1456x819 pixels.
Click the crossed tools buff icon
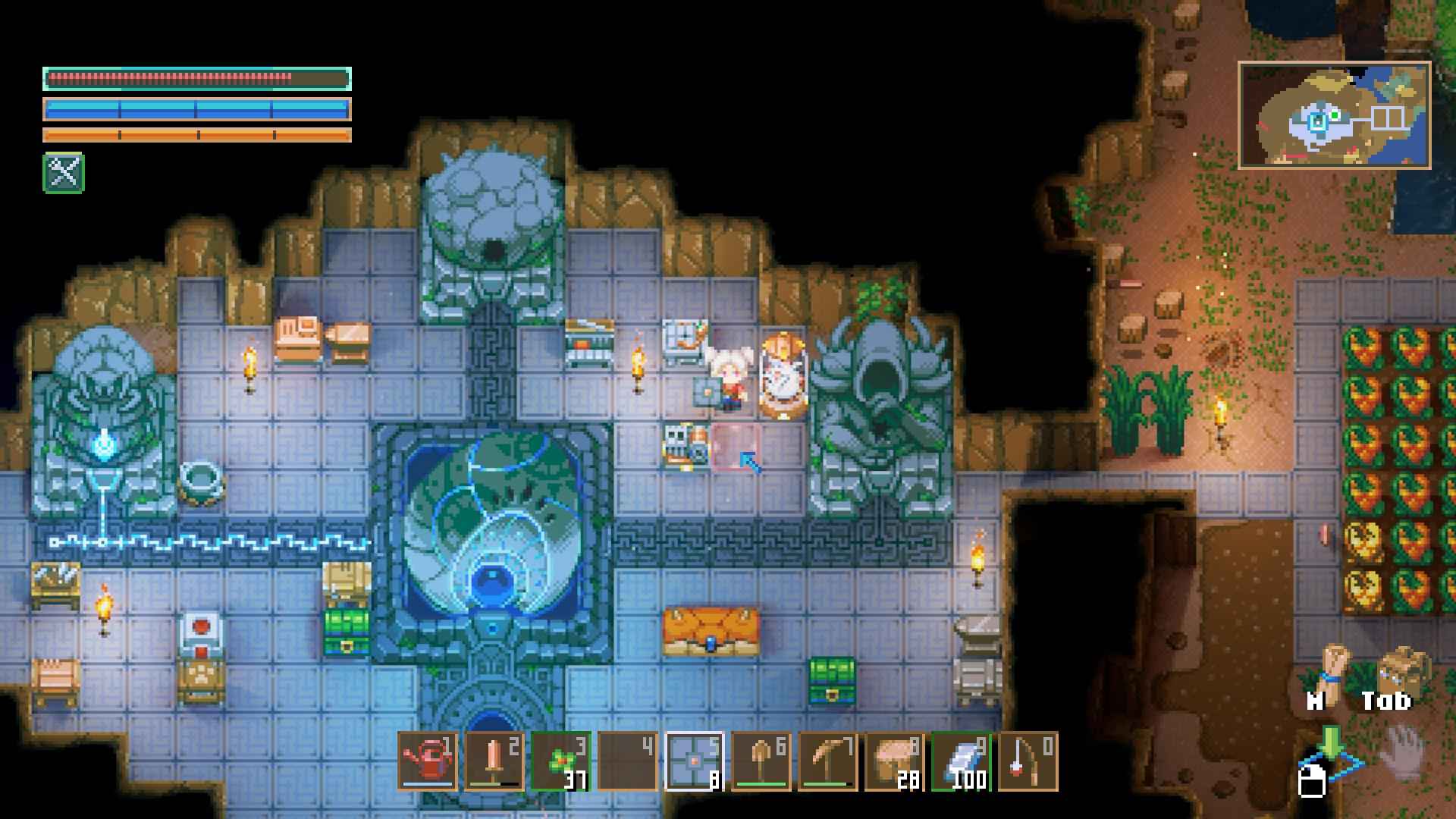click(64, 173)
